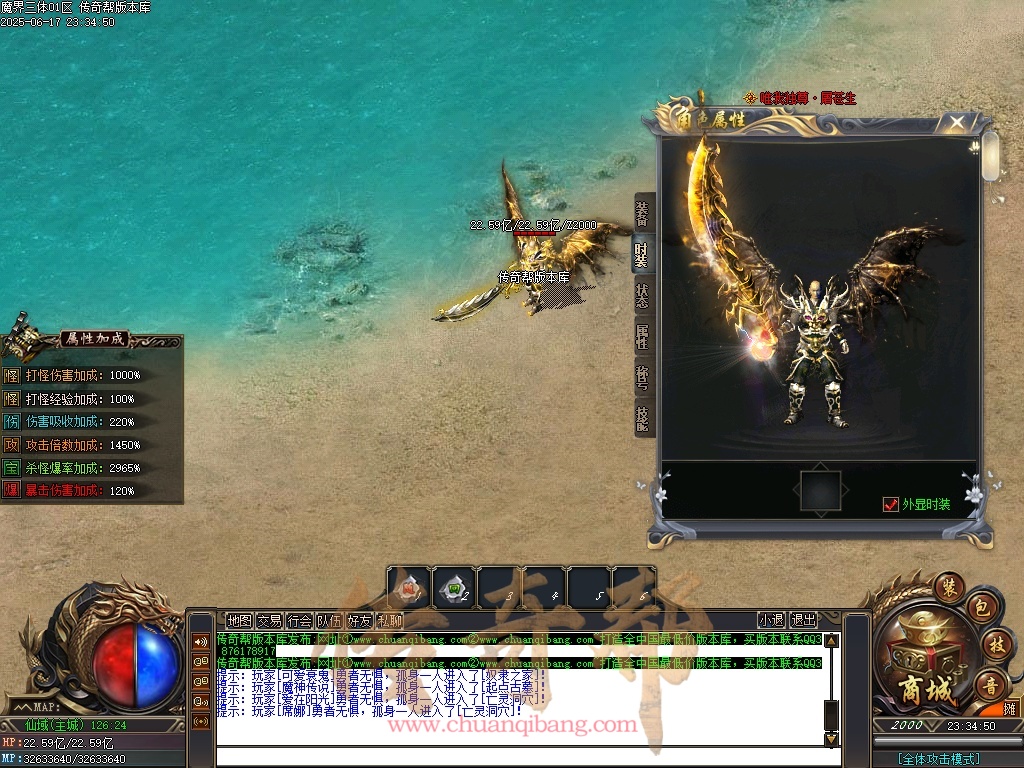This screenshot has height=768, width=1024.
Task: Select the 时装 fashion tab
Action: (x=643, y=254)
